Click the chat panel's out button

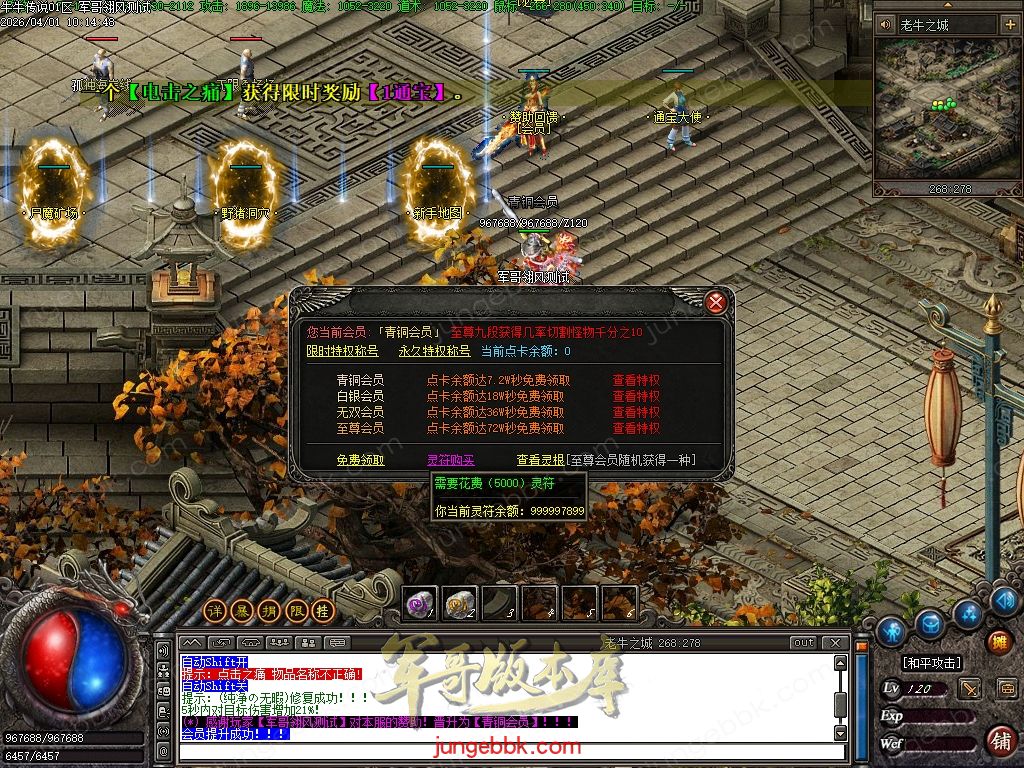[x=803, y=643]
